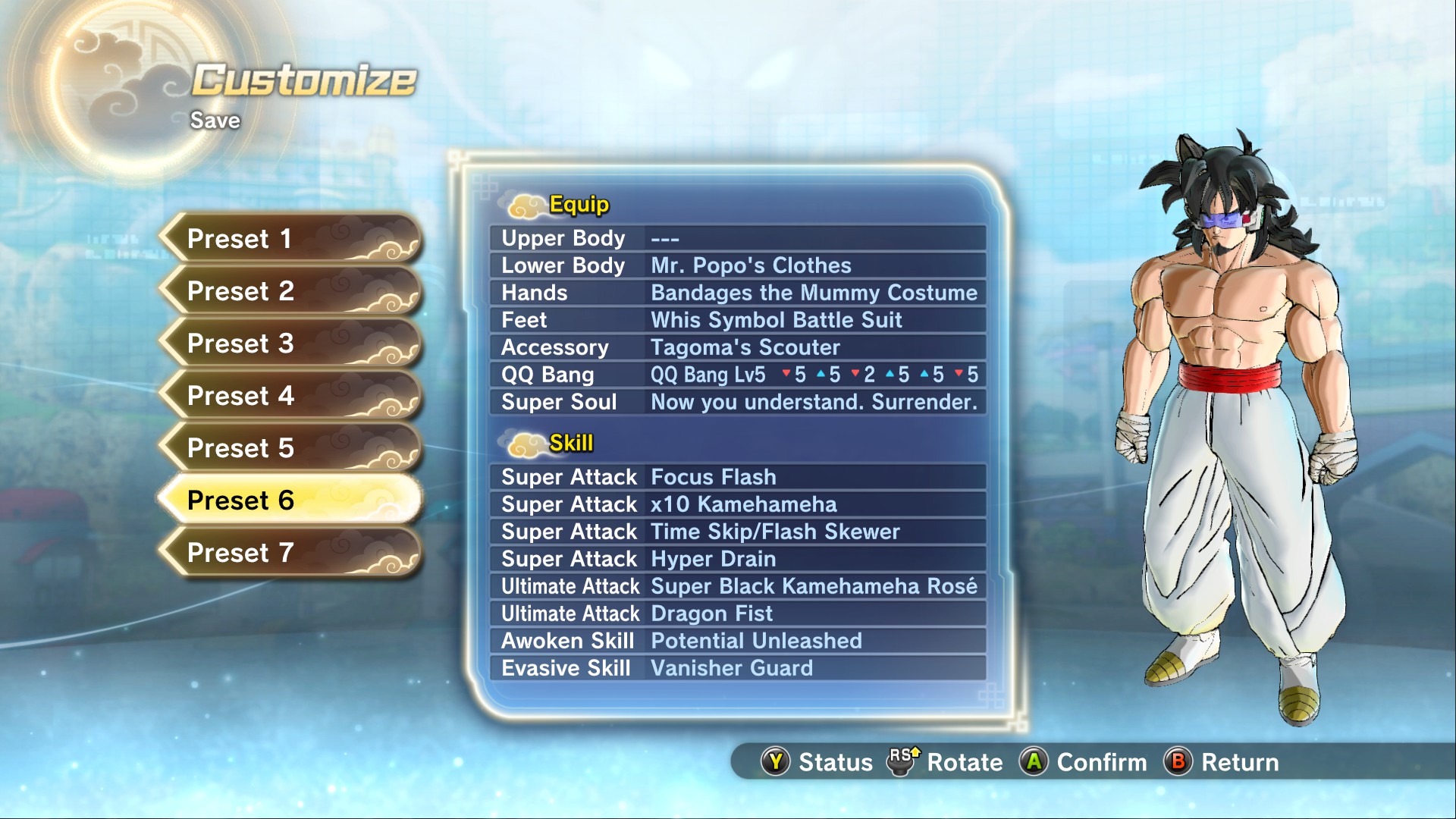Click the empty Upper Body equip row
This screenshot has width=1456, height=819.
point(738,238)
